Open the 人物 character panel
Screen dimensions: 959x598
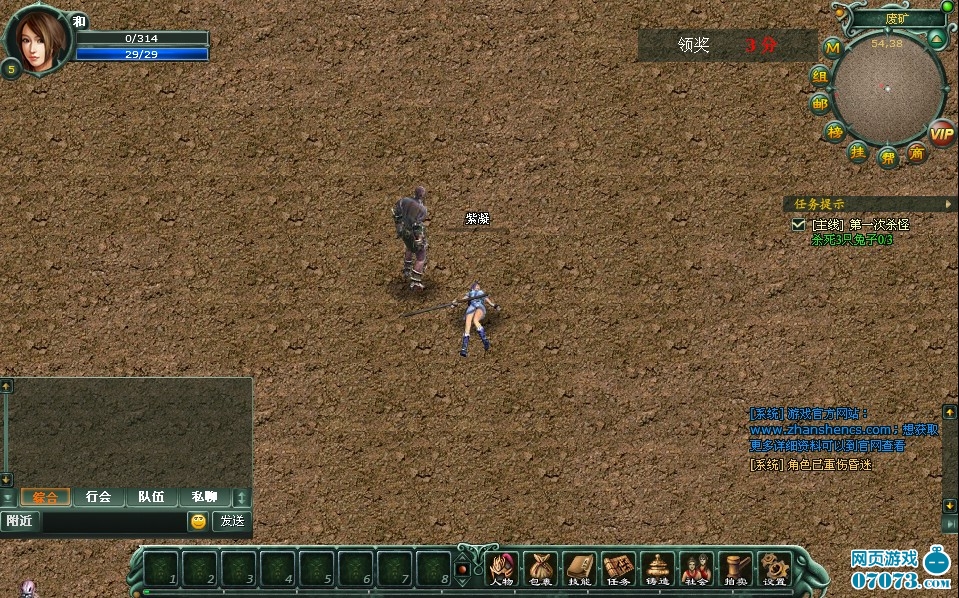point(500,568)
